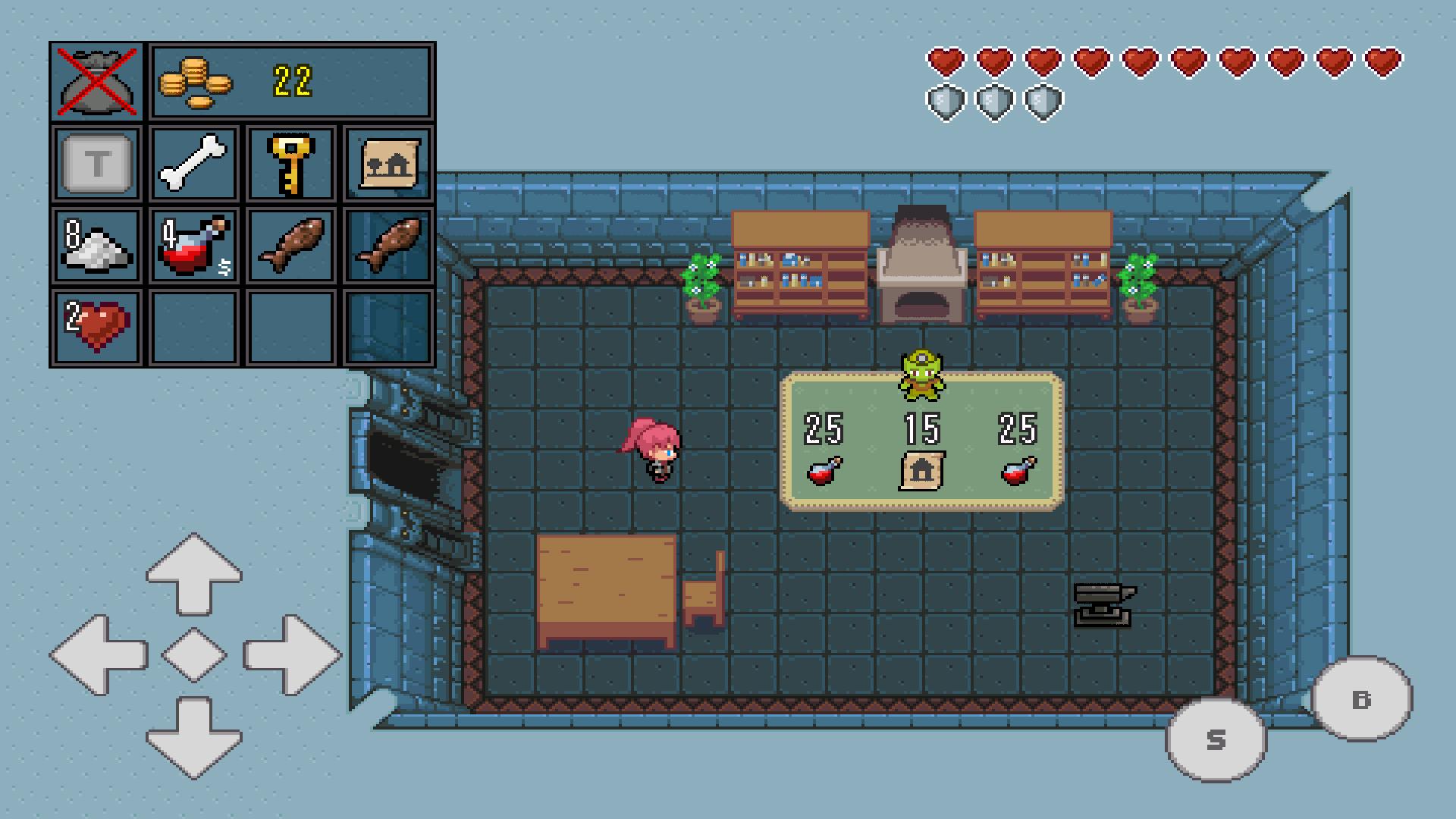The width and height of the screenshot is (1456, 819).
Task: Pick the white powder pile slot
Action: click(97, 246)
